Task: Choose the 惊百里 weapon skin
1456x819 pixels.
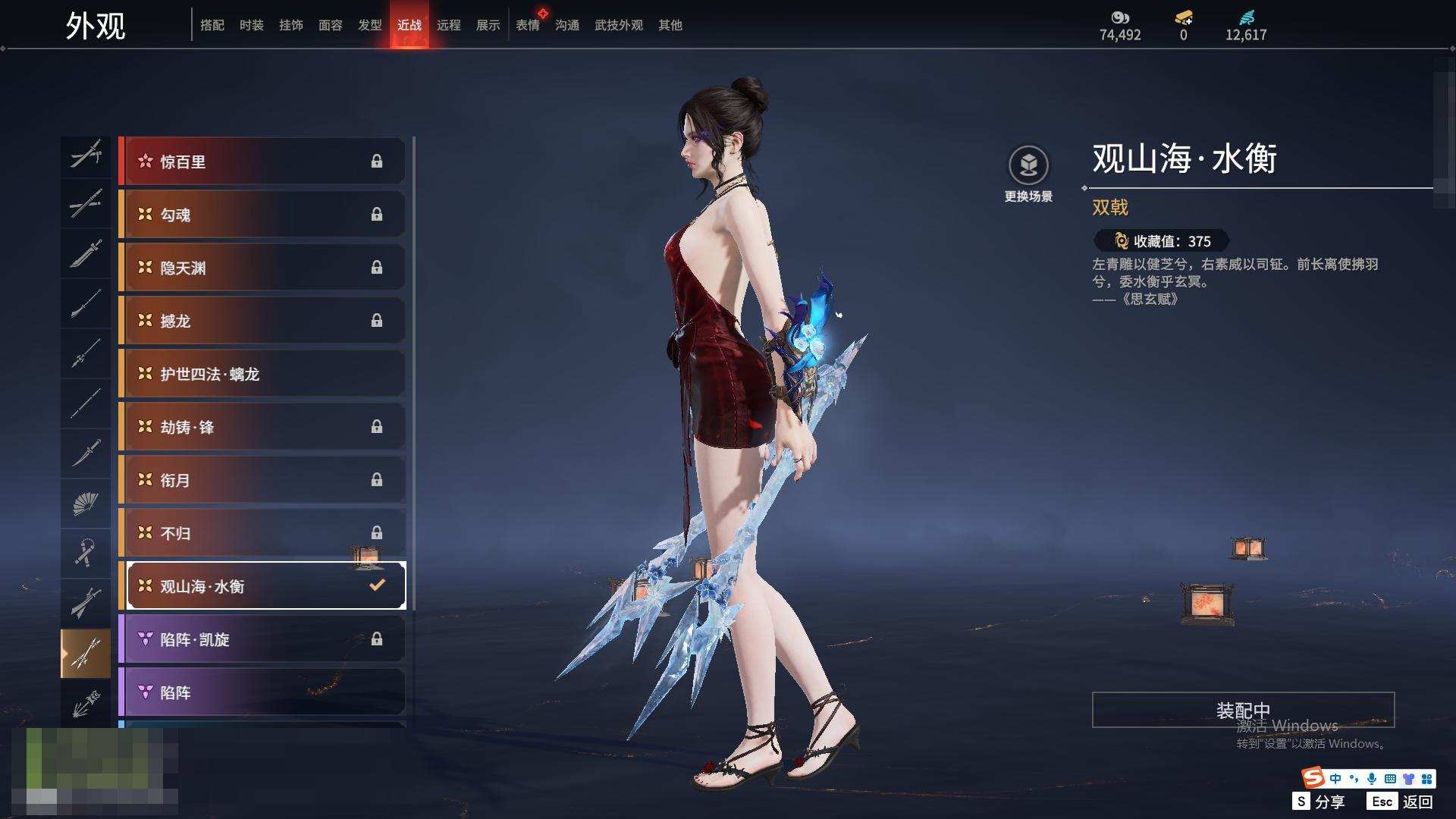Action: pos(262,162)
